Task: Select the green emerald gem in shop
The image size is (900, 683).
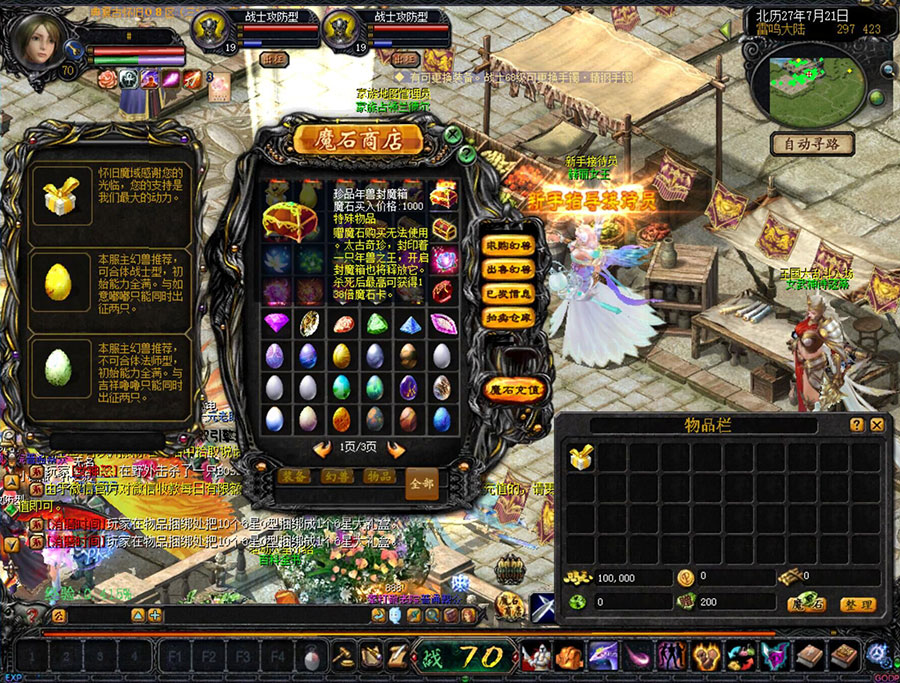Action: 376,324
